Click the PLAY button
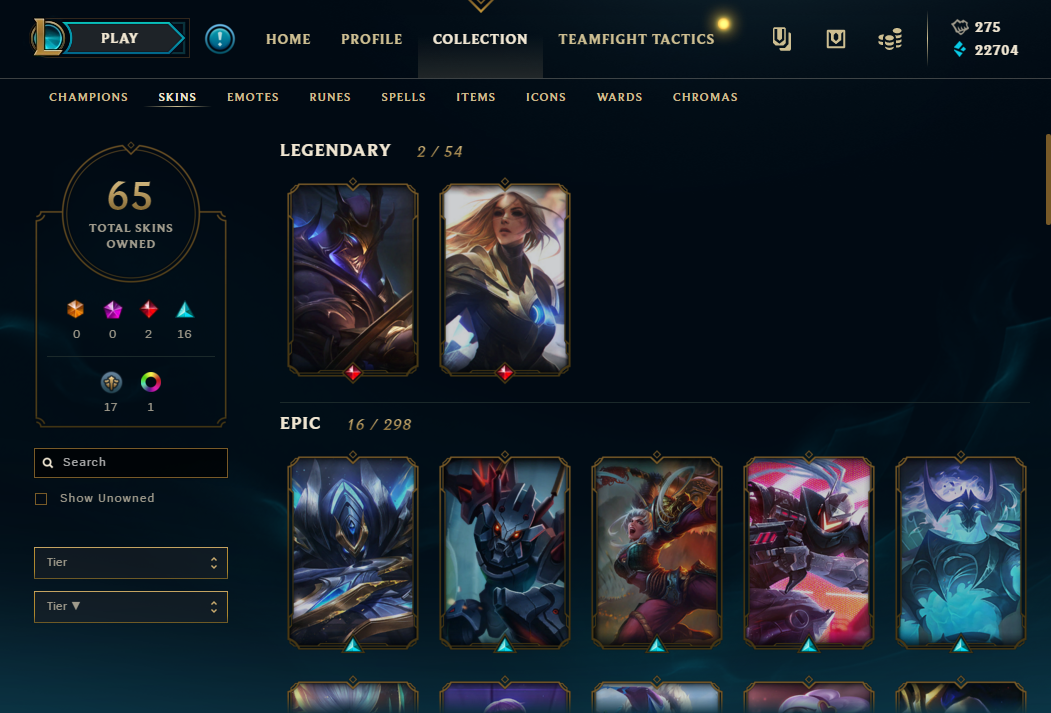This screenshot has width=1051, height=713. pos(121,38)
